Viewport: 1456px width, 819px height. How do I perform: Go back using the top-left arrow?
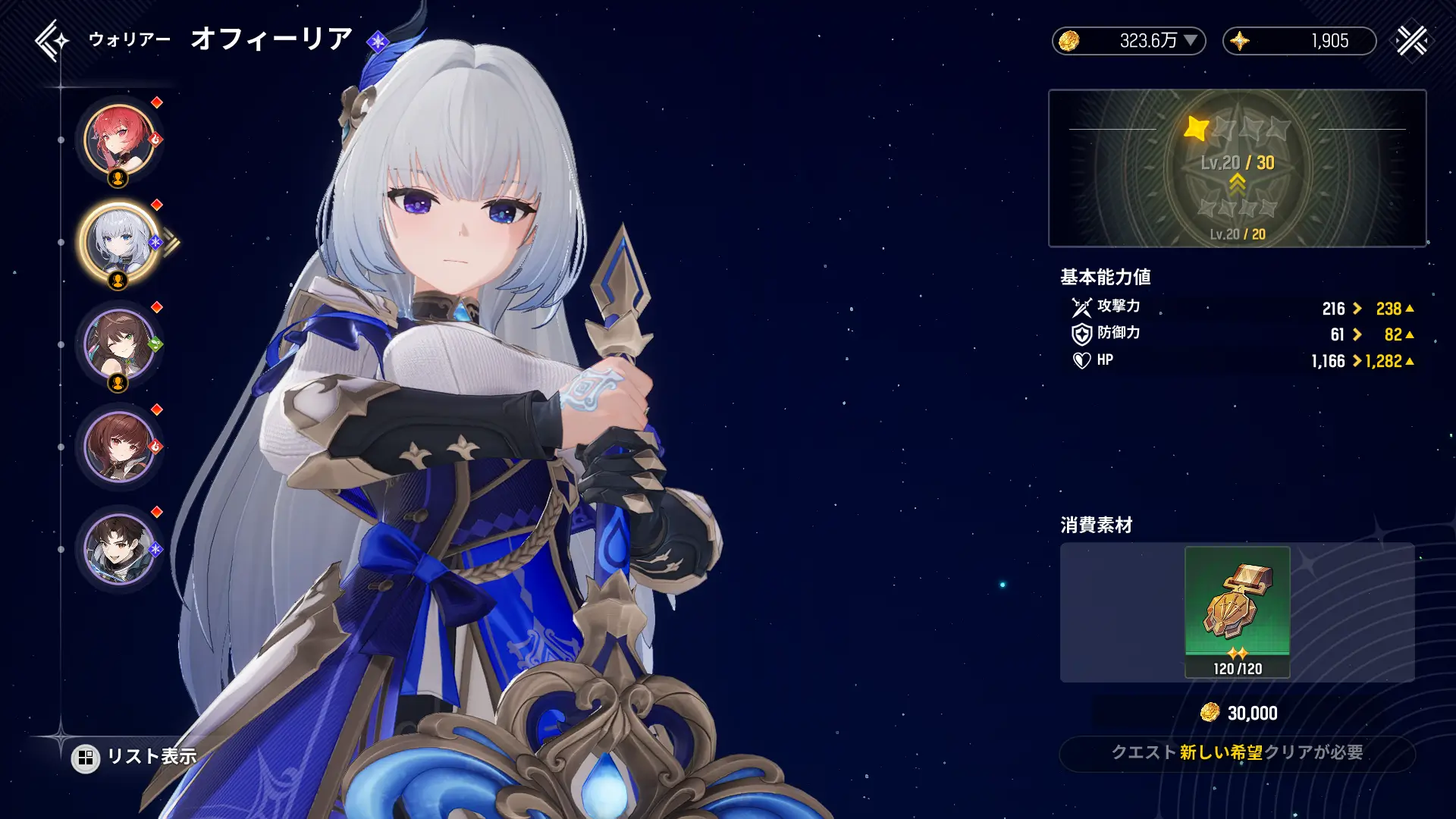[50, 40]
